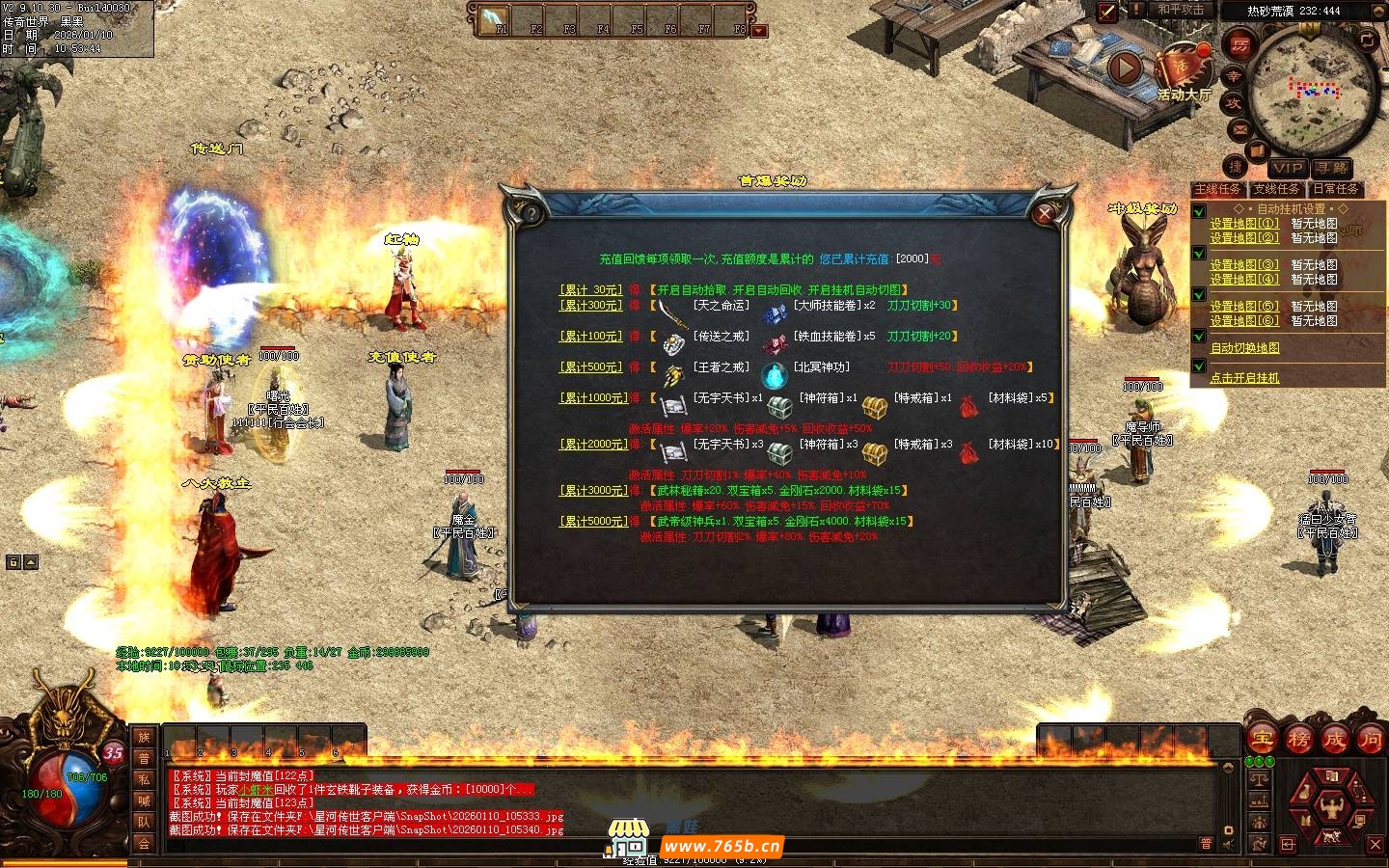Switch to the 主线任务 tab
This screenshot has width=1389, height=868.
point(1217,189)
